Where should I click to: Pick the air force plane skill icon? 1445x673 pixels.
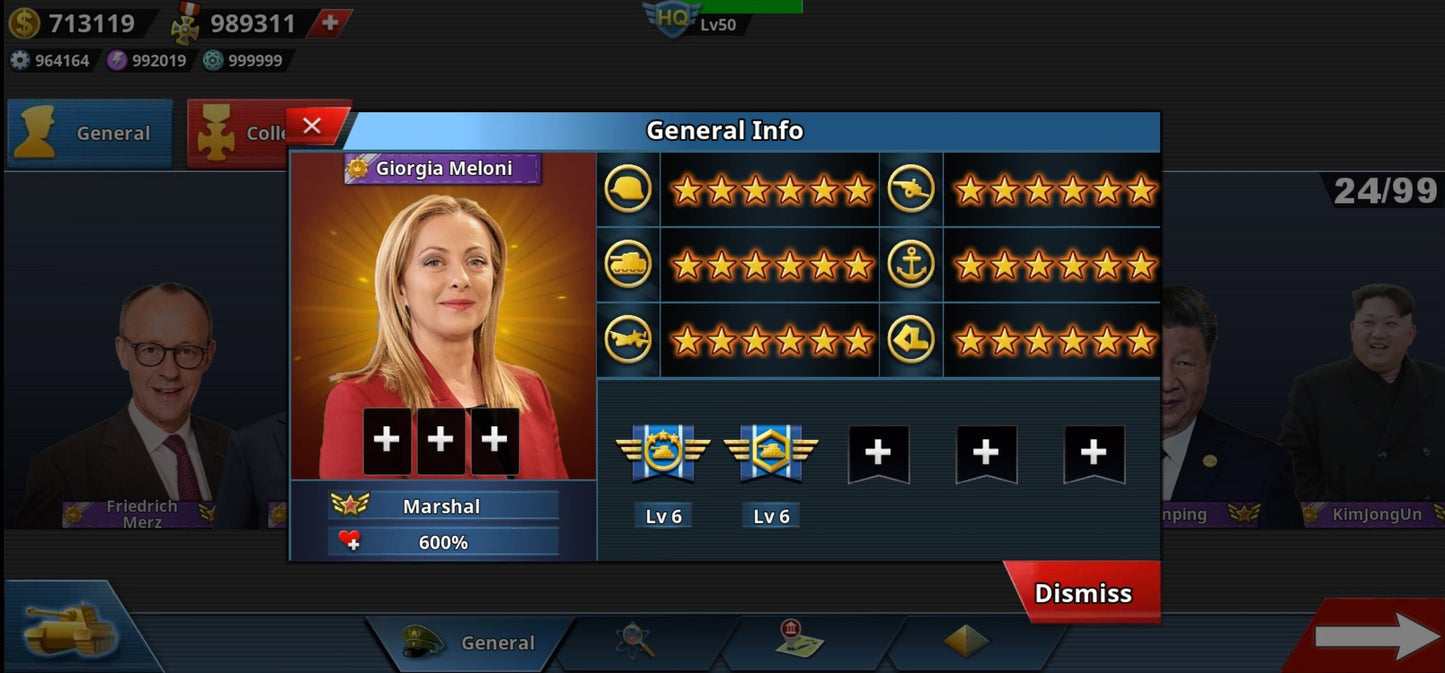click(628, 340)
